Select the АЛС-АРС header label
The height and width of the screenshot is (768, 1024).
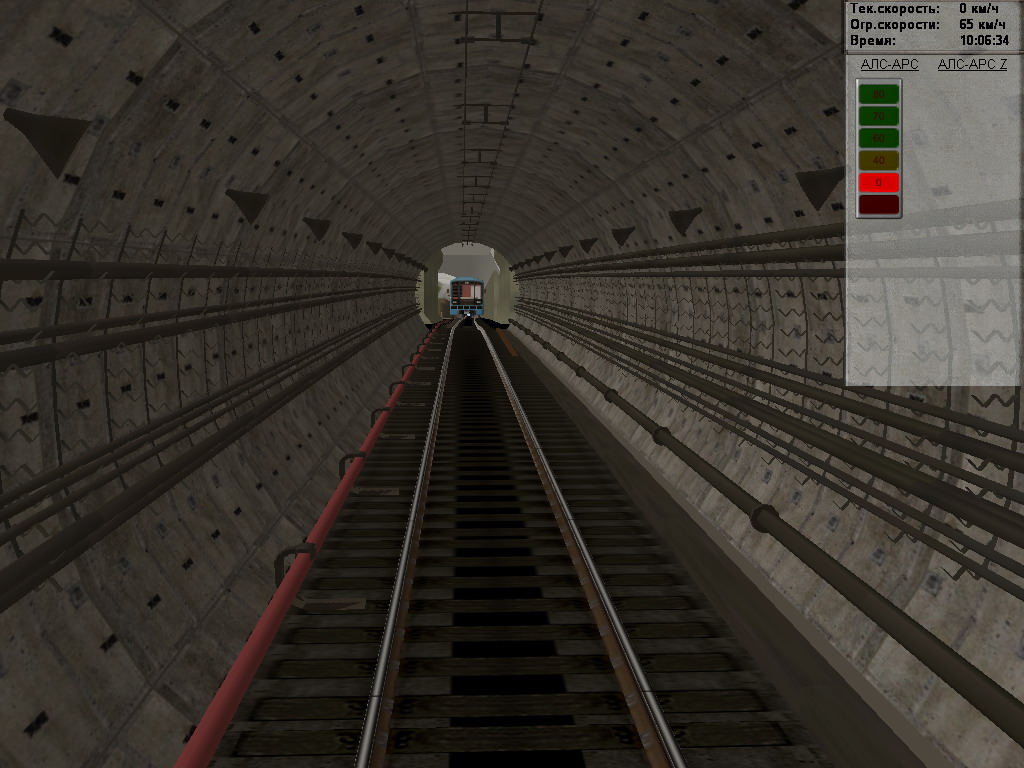[x=889, y=65]
